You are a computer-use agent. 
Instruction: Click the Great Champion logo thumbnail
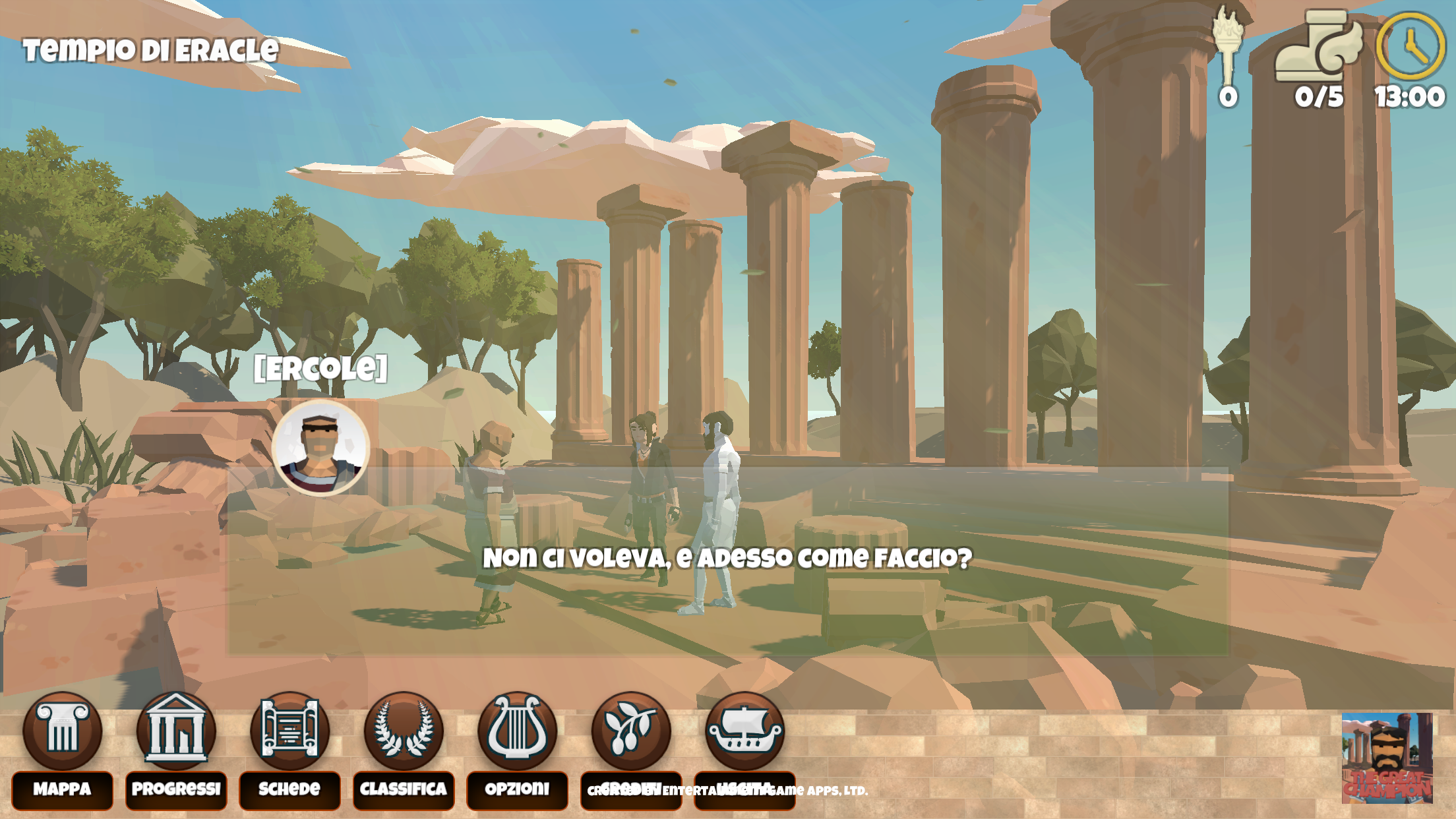[x=1387, y=758]
